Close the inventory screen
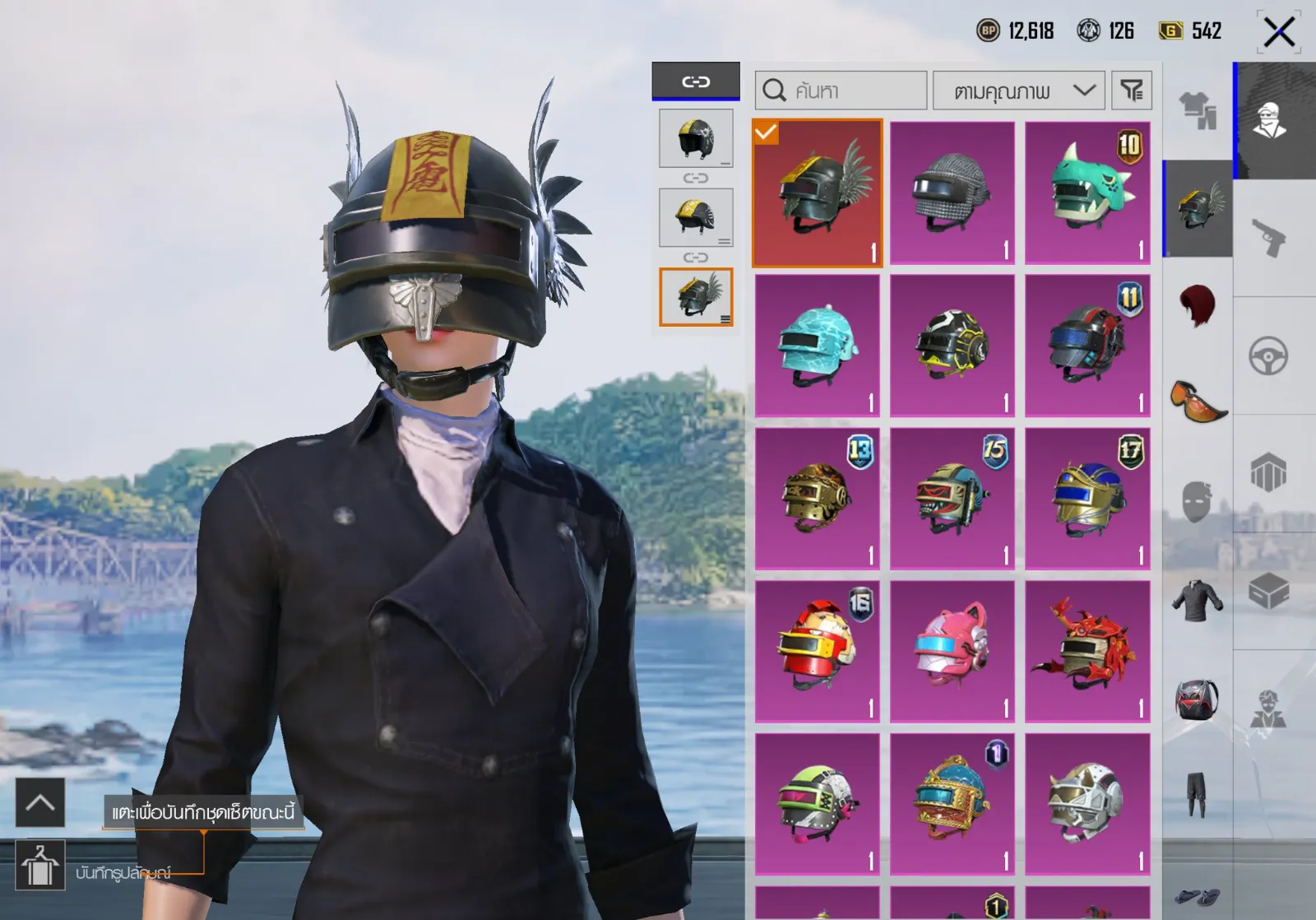 (x=1278, y=33)
